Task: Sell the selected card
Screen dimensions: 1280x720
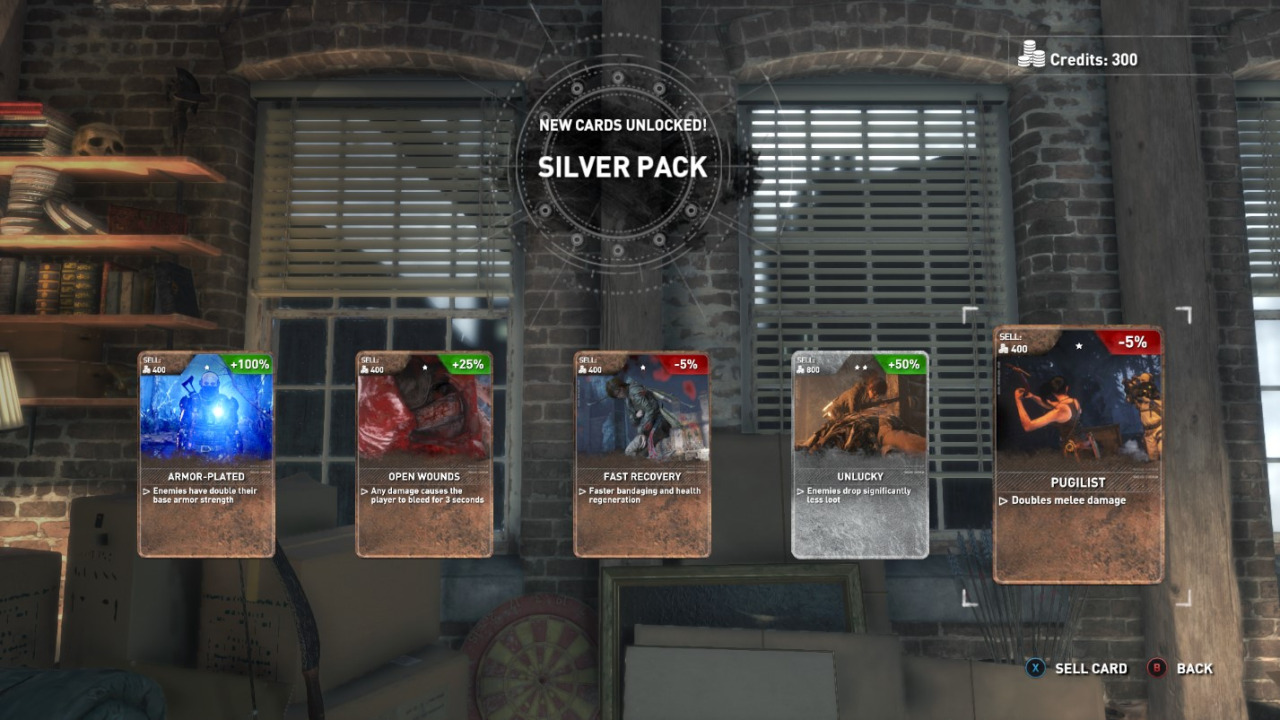Action: [1078, 668]
